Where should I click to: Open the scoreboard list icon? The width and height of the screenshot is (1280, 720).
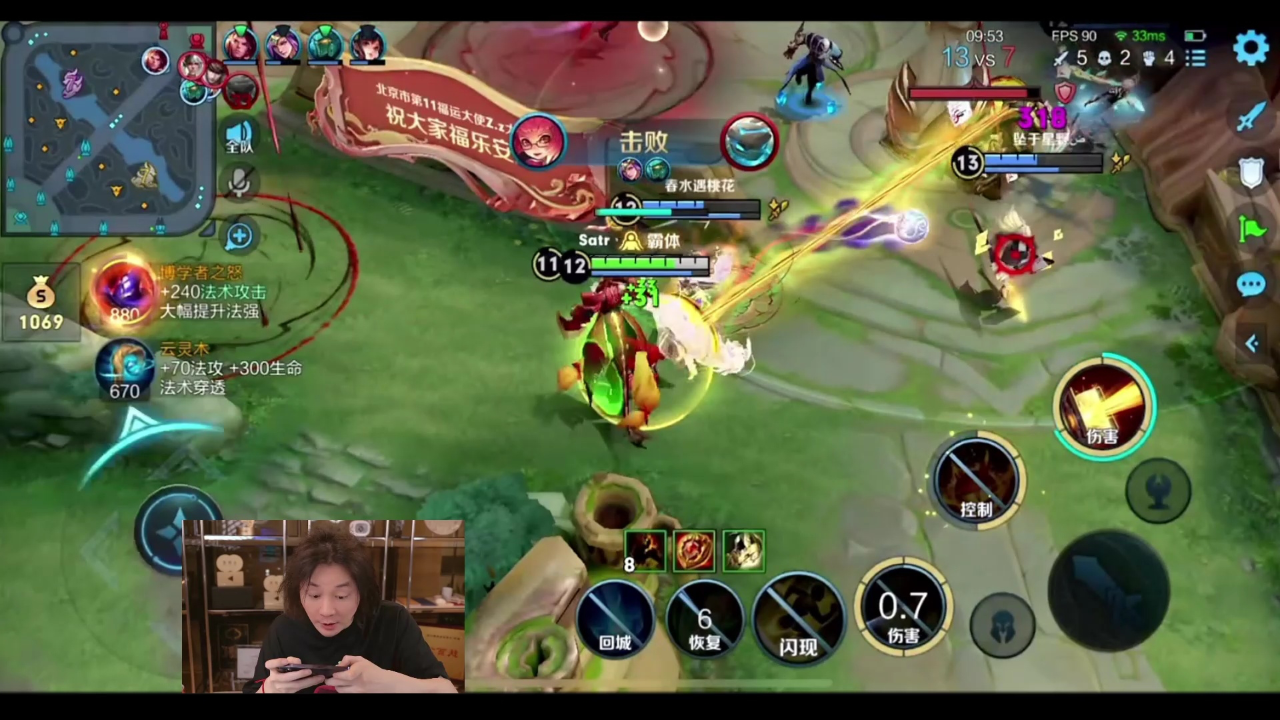pos(1195,58)
